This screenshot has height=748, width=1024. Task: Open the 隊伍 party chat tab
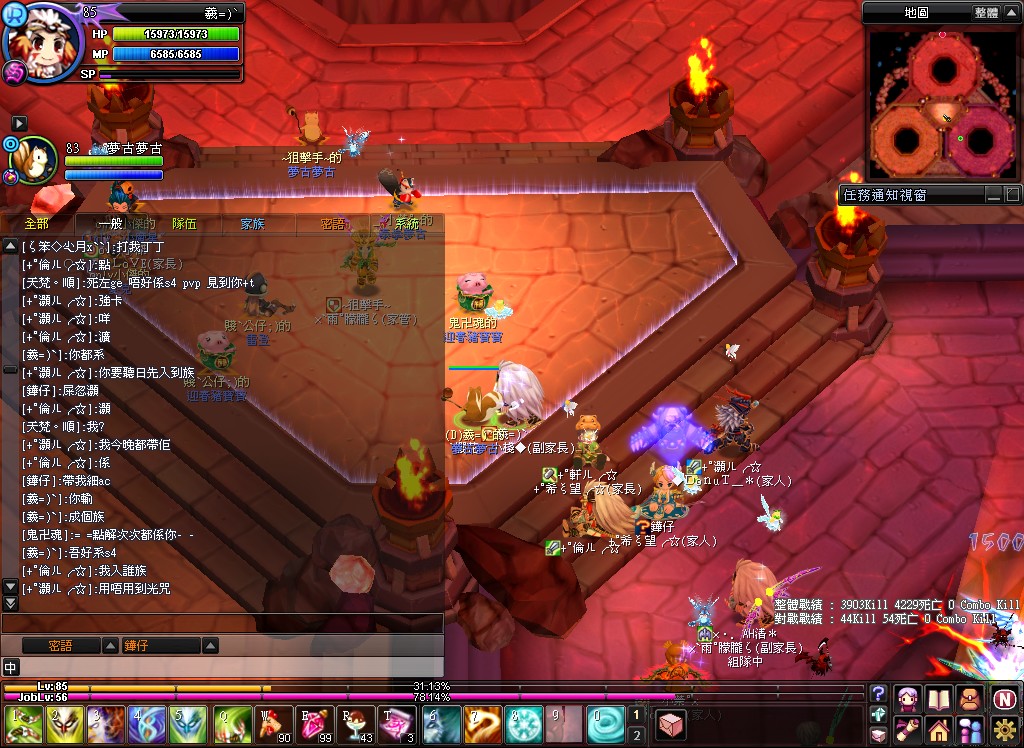[x=184, y=224]
